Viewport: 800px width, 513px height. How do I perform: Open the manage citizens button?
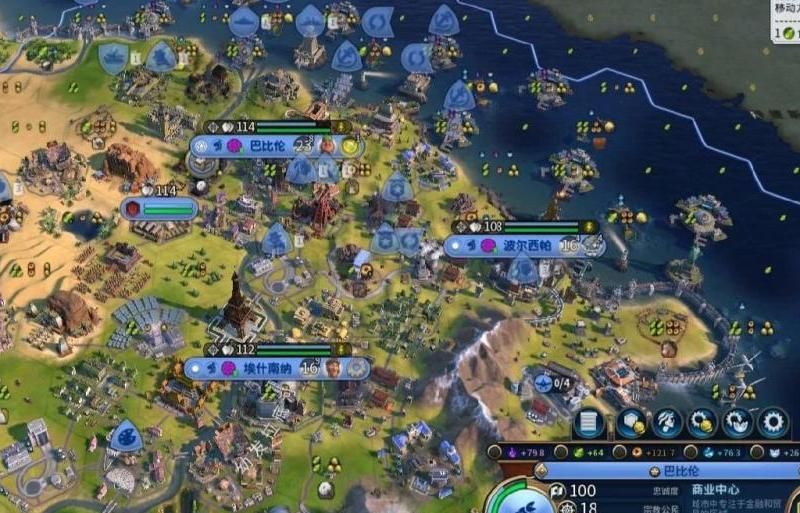(665, 422)
